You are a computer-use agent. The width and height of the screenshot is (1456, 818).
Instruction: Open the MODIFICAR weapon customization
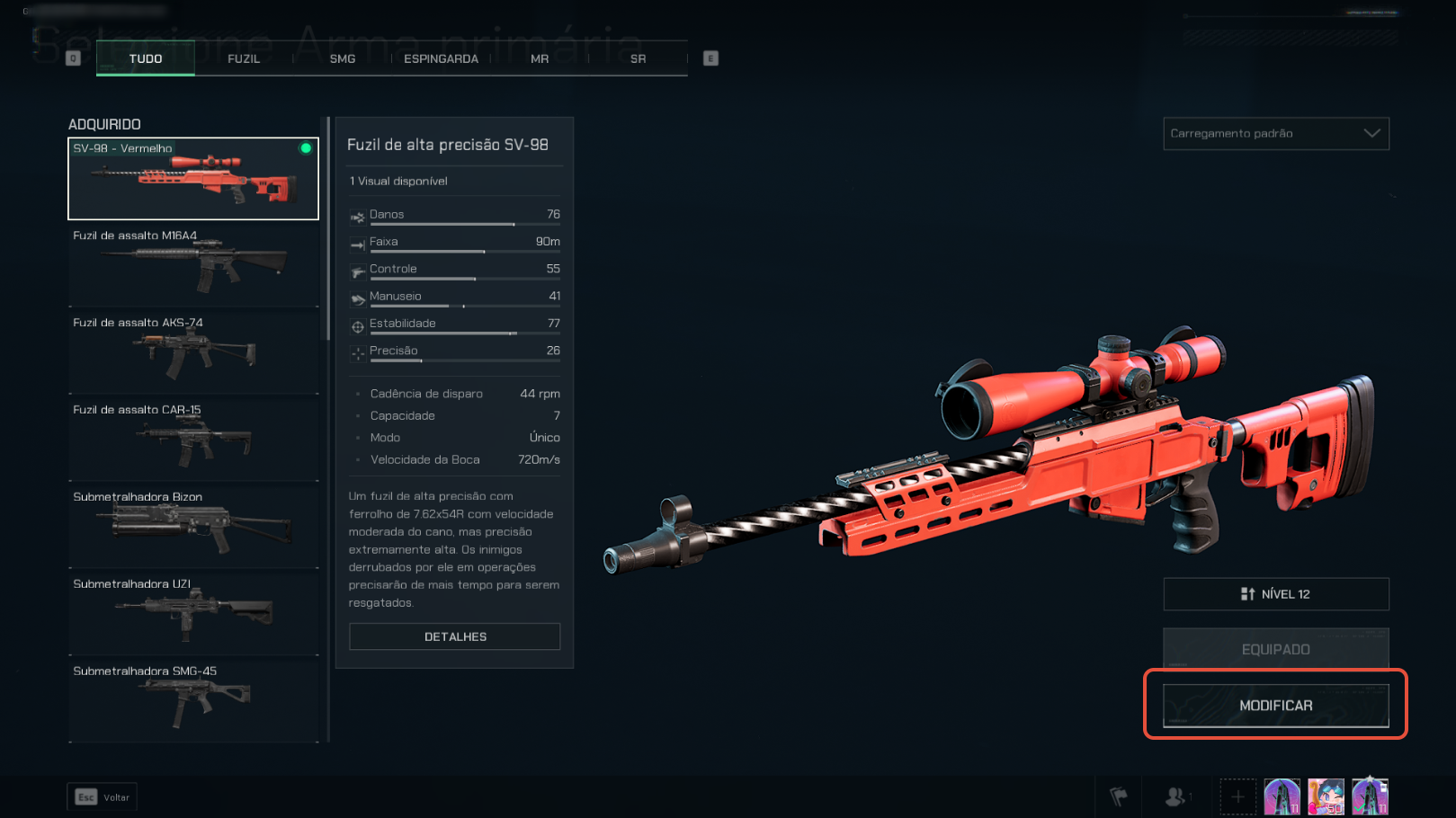1275,706
